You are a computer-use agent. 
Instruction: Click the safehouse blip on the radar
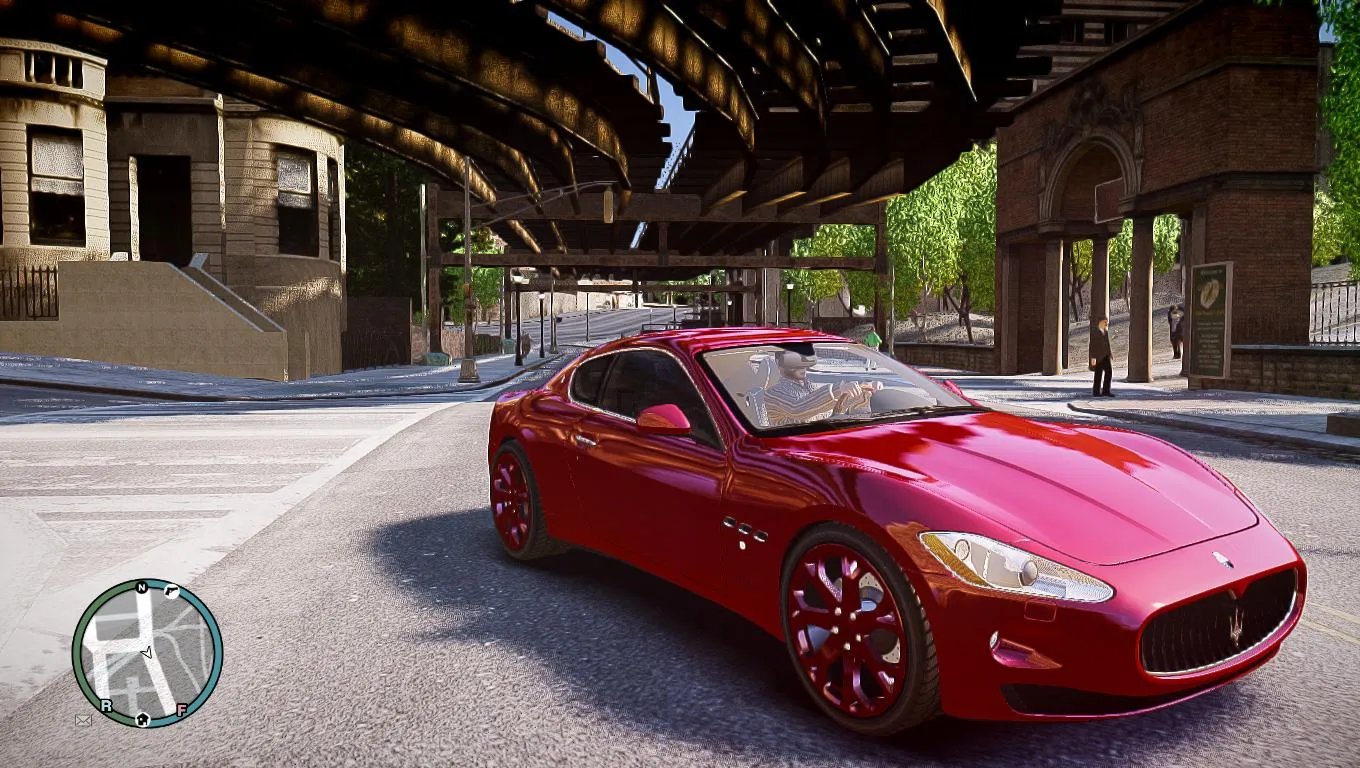pyautogui.click(x=142, y=717)
